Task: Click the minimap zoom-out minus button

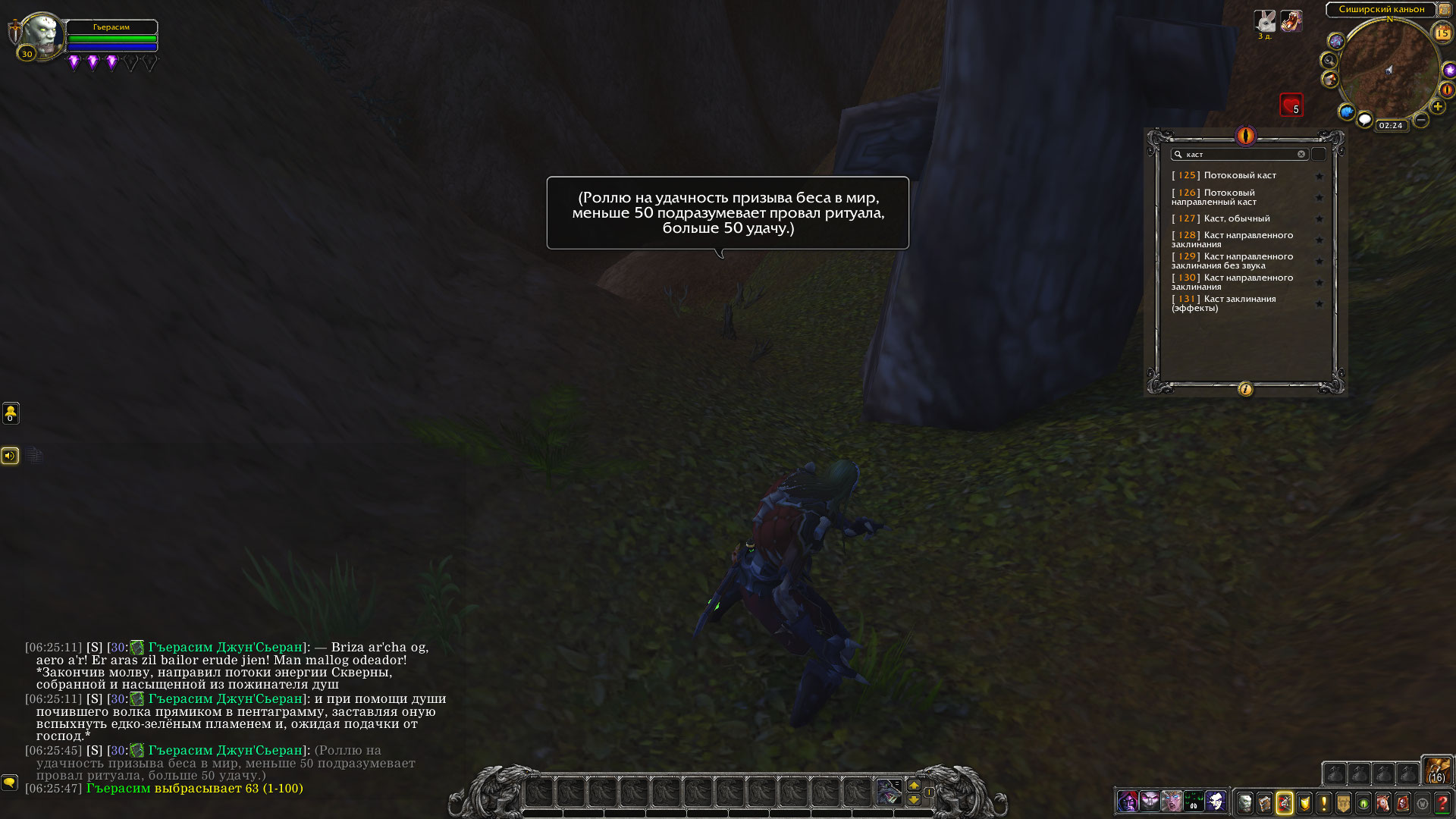Action: [1421, 120]
